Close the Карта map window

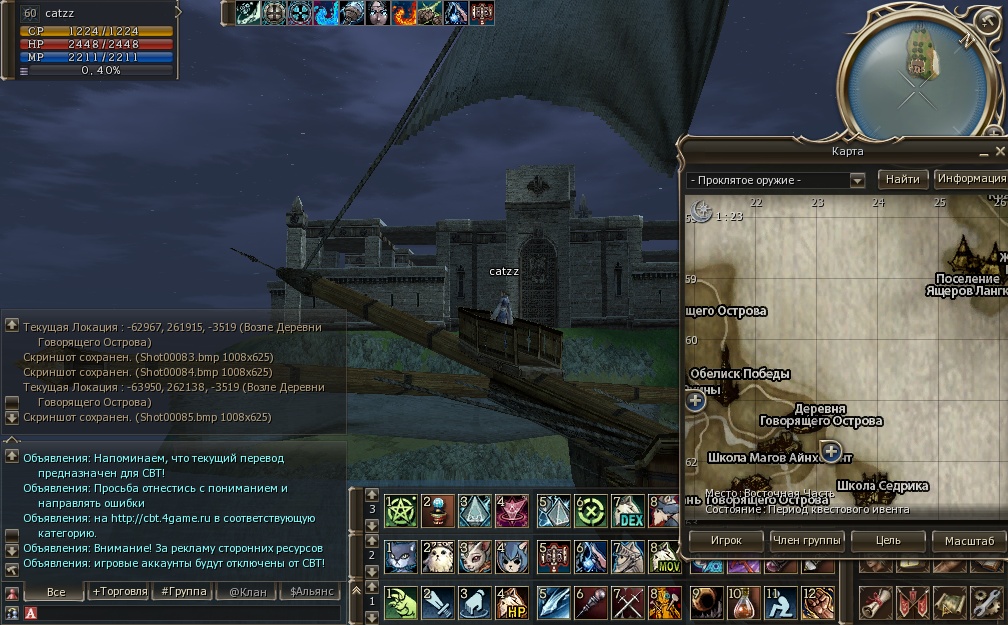pos(998,151)
